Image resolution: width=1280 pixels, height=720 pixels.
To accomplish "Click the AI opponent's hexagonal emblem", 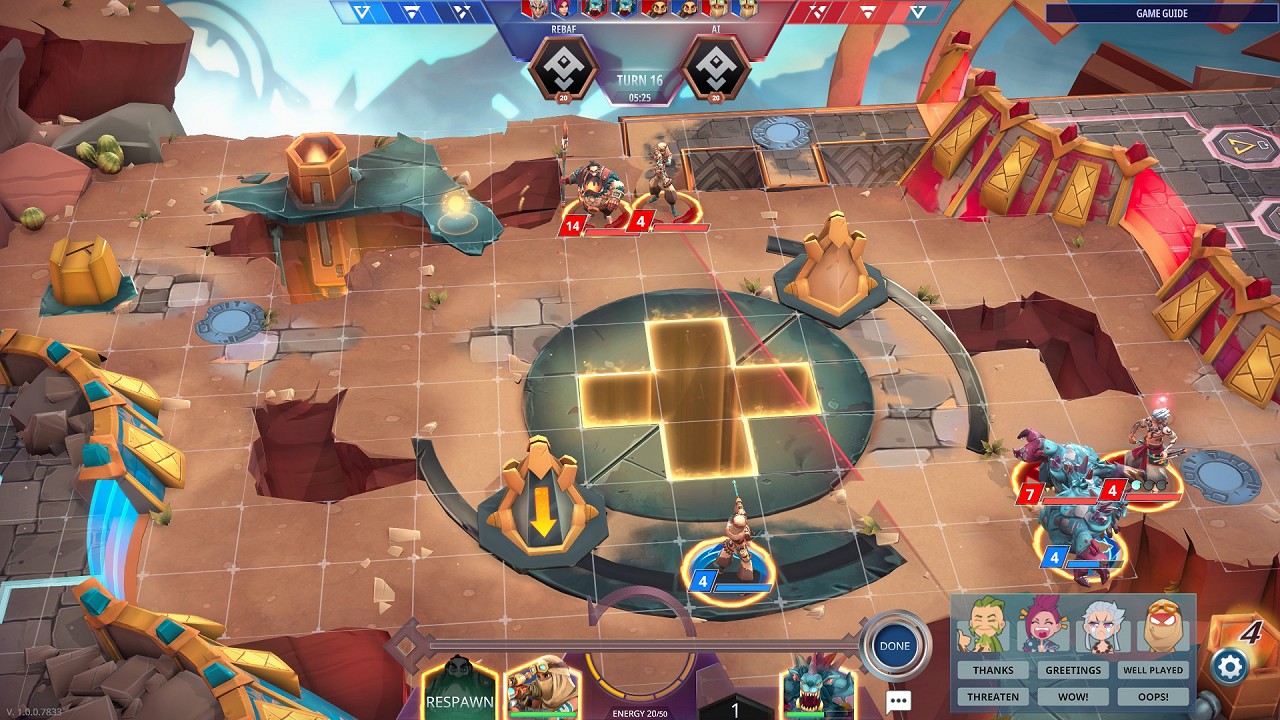I will pos(716,68).
